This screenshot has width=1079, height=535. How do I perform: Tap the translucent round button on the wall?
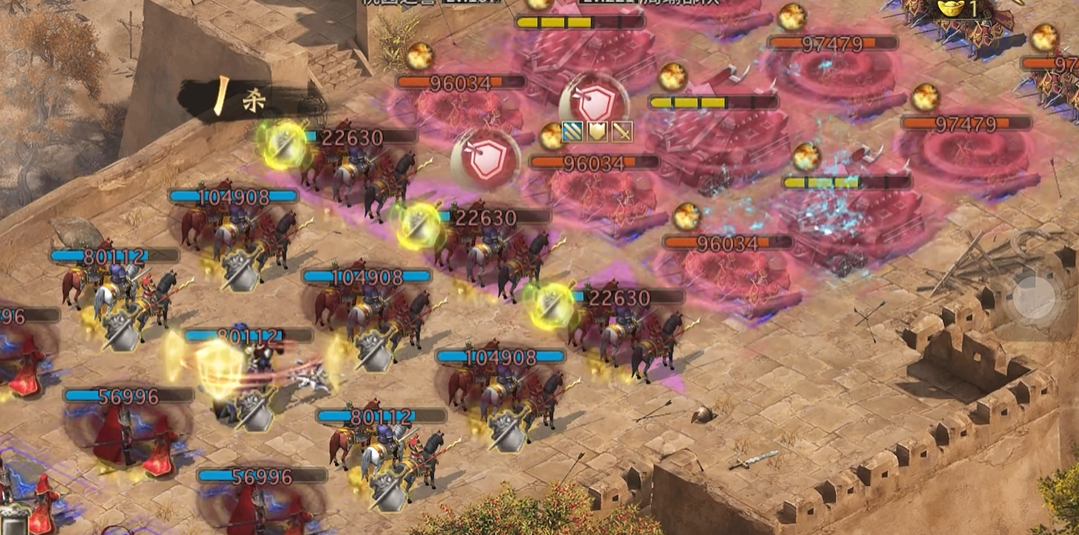pos(1035,296)
